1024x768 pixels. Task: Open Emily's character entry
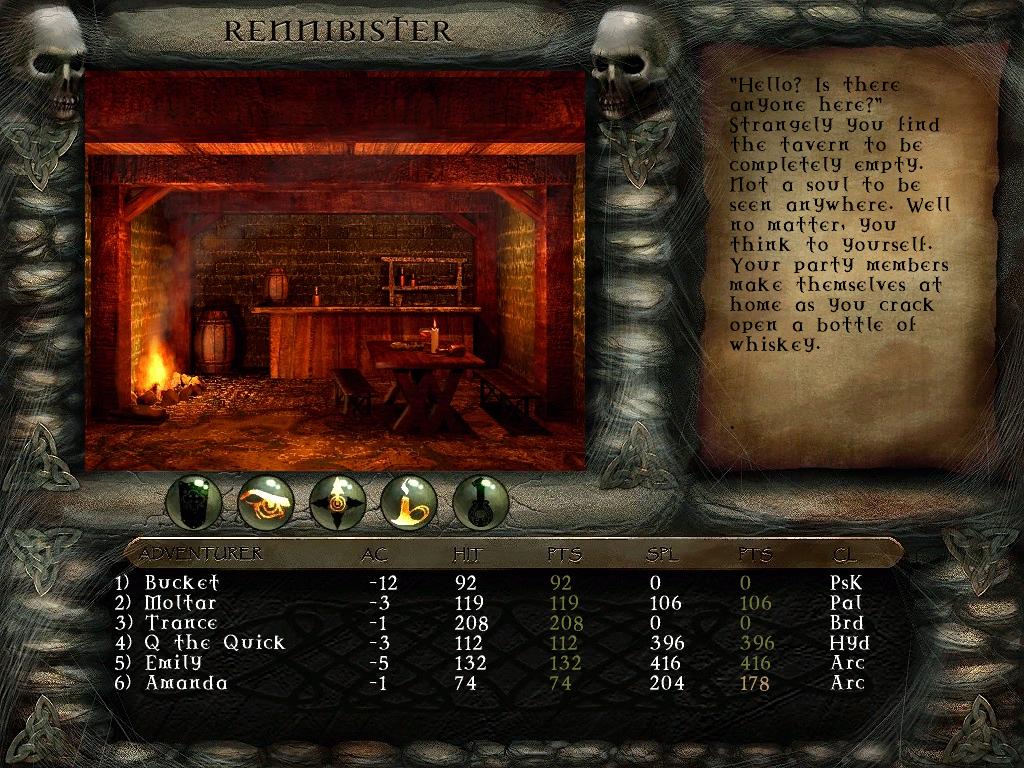pyautogui.click(x=173, y=663)
